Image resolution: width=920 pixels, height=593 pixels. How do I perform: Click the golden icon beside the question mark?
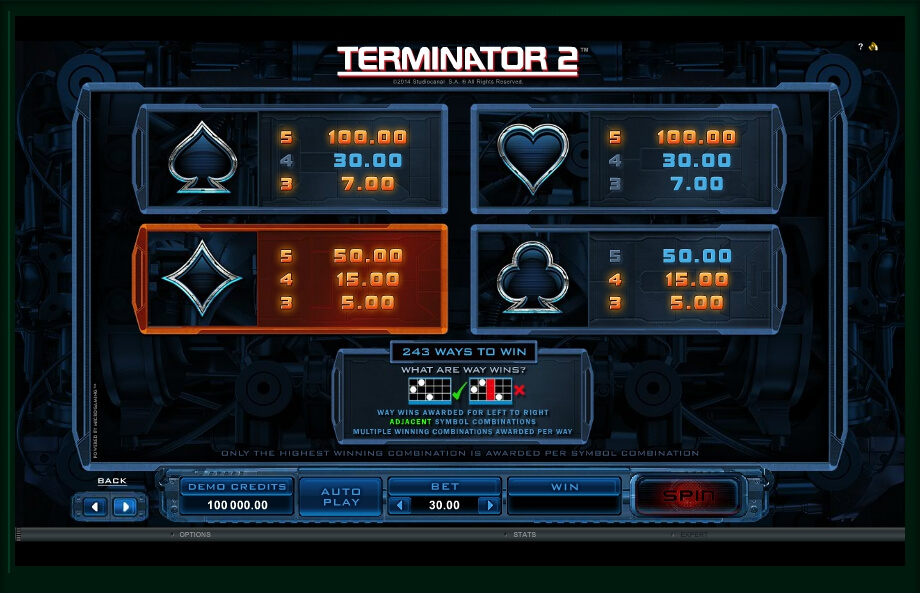click(x=873, y=47)
